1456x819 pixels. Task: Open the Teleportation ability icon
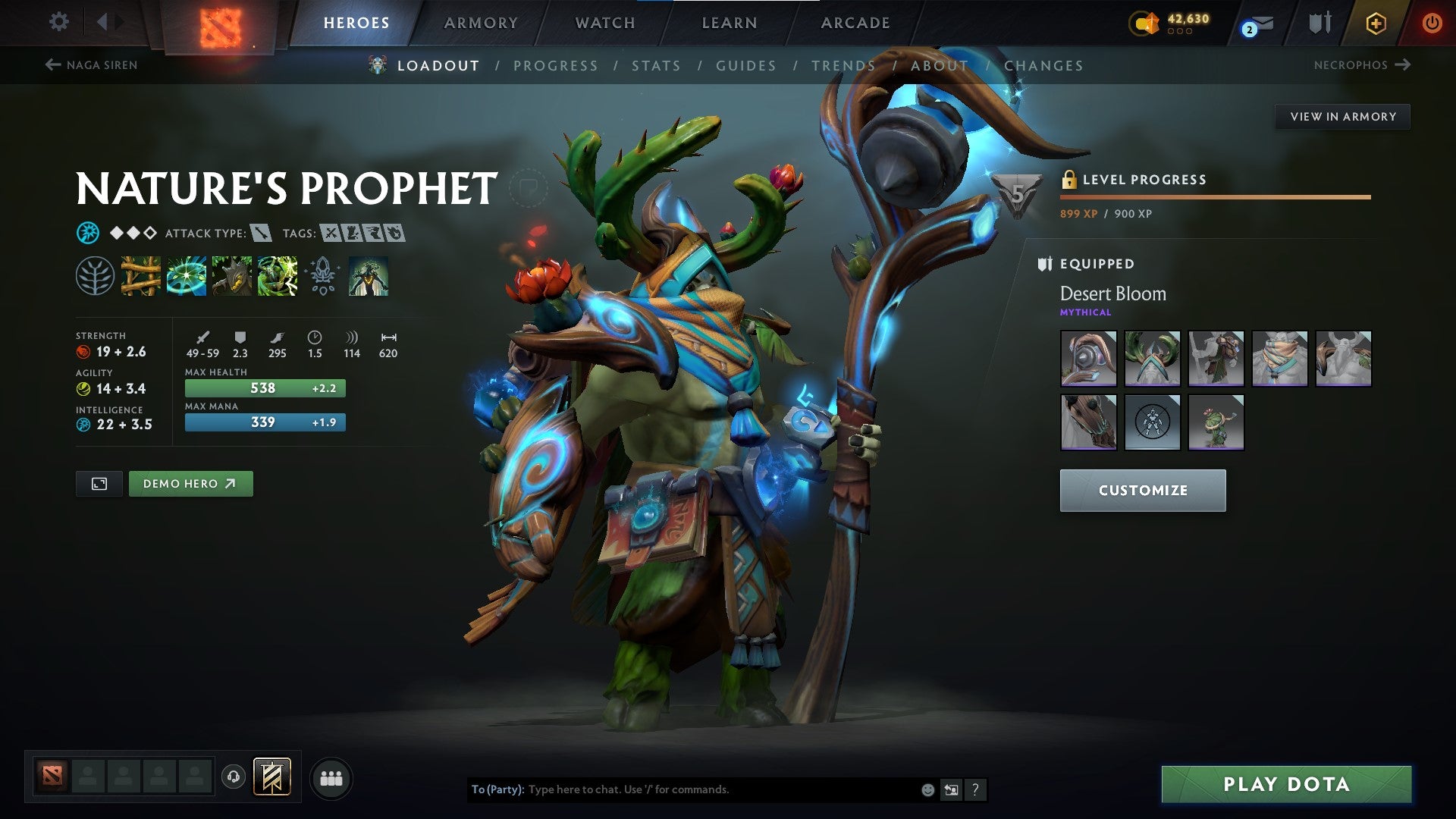[188, 277]
